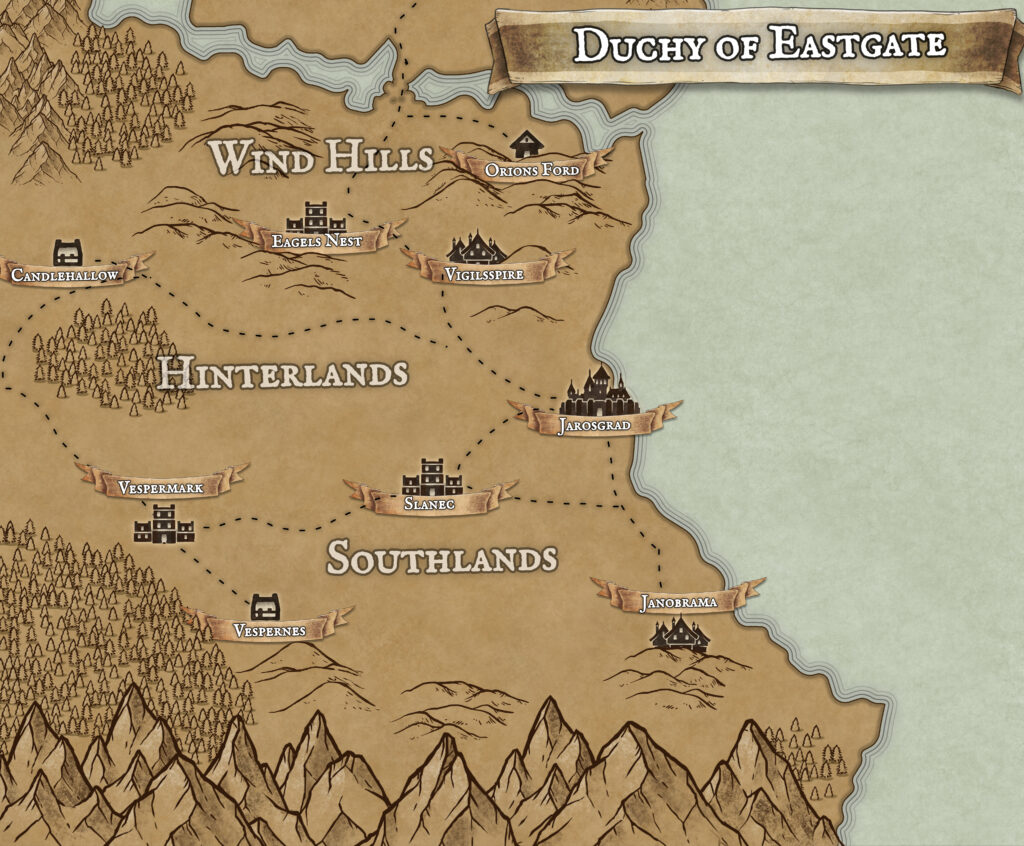Choose the Orions Ford location marker

coord(526,145)
